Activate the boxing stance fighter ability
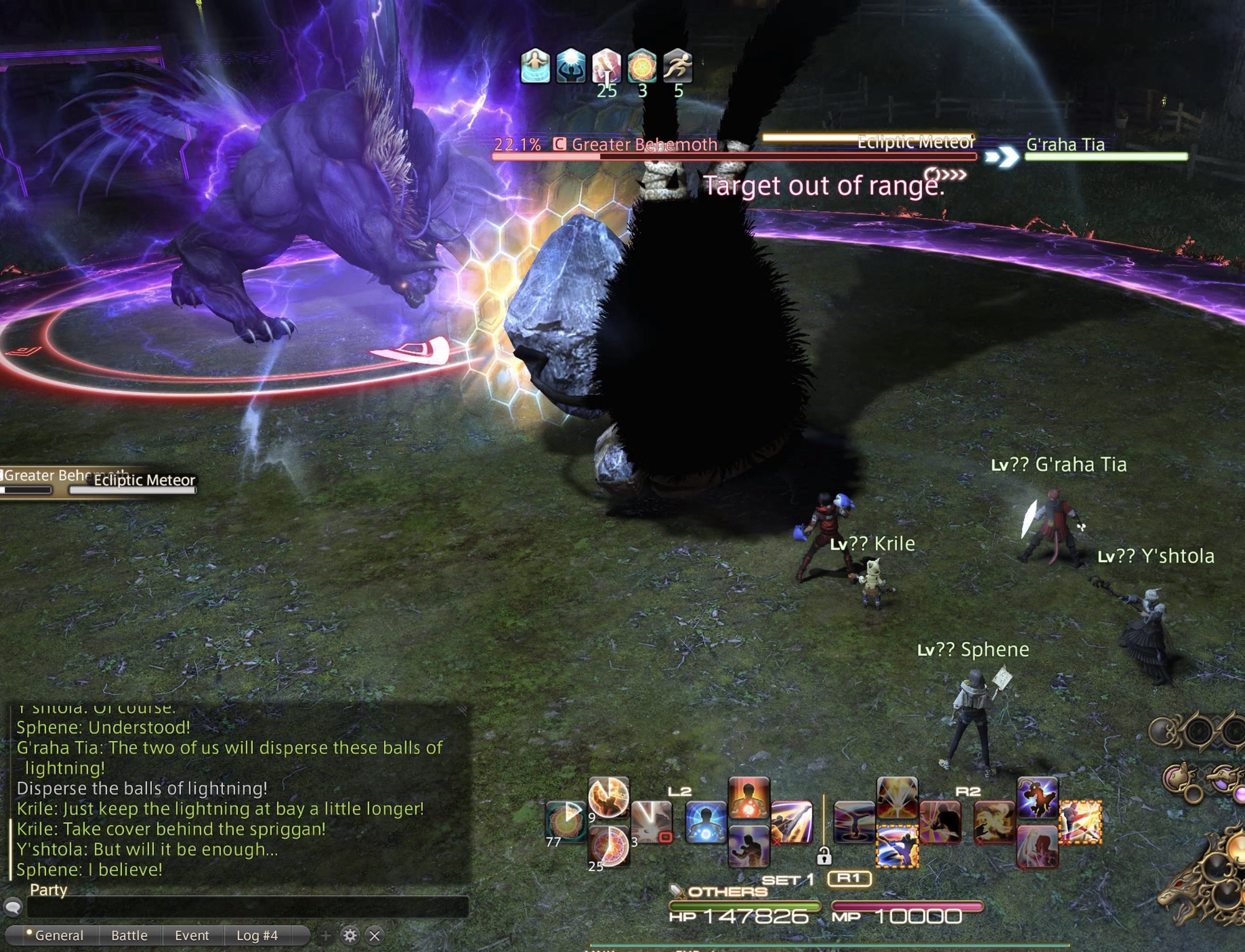Image resolution: width=1245 pixels, height=952 pixels. [x=749, y=846]
